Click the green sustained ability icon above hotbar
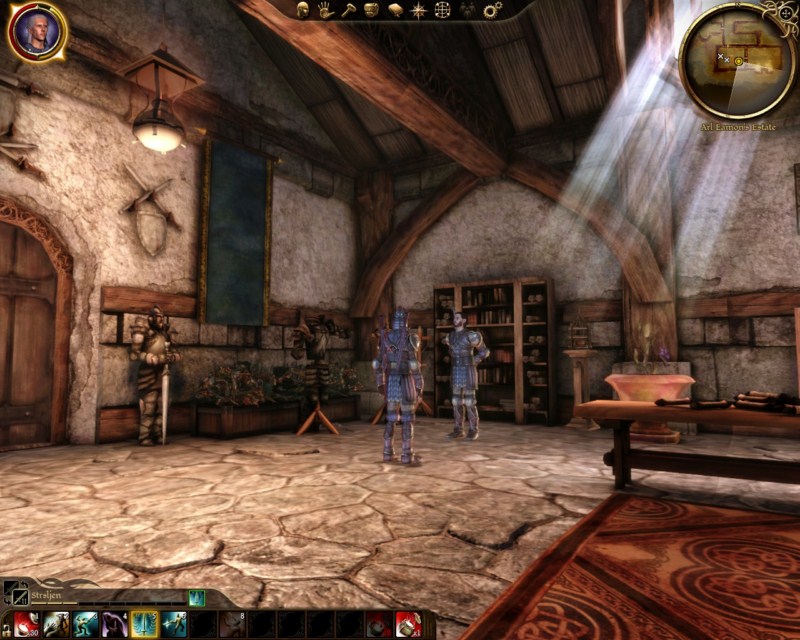 (x=196, y=598)
